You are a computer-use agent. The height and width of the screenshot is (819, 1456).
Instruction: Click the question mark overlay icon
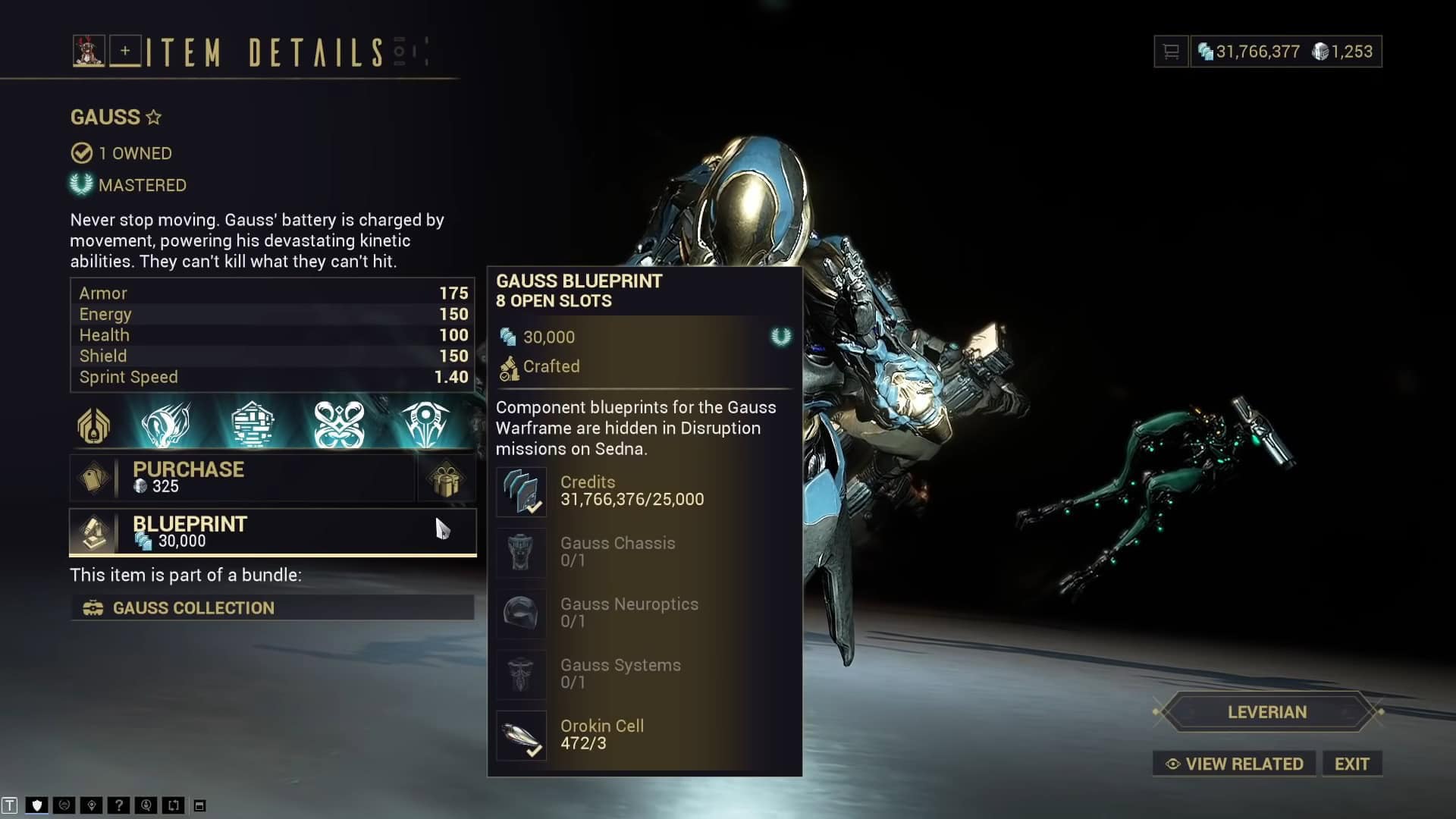[x=118, y=805]
